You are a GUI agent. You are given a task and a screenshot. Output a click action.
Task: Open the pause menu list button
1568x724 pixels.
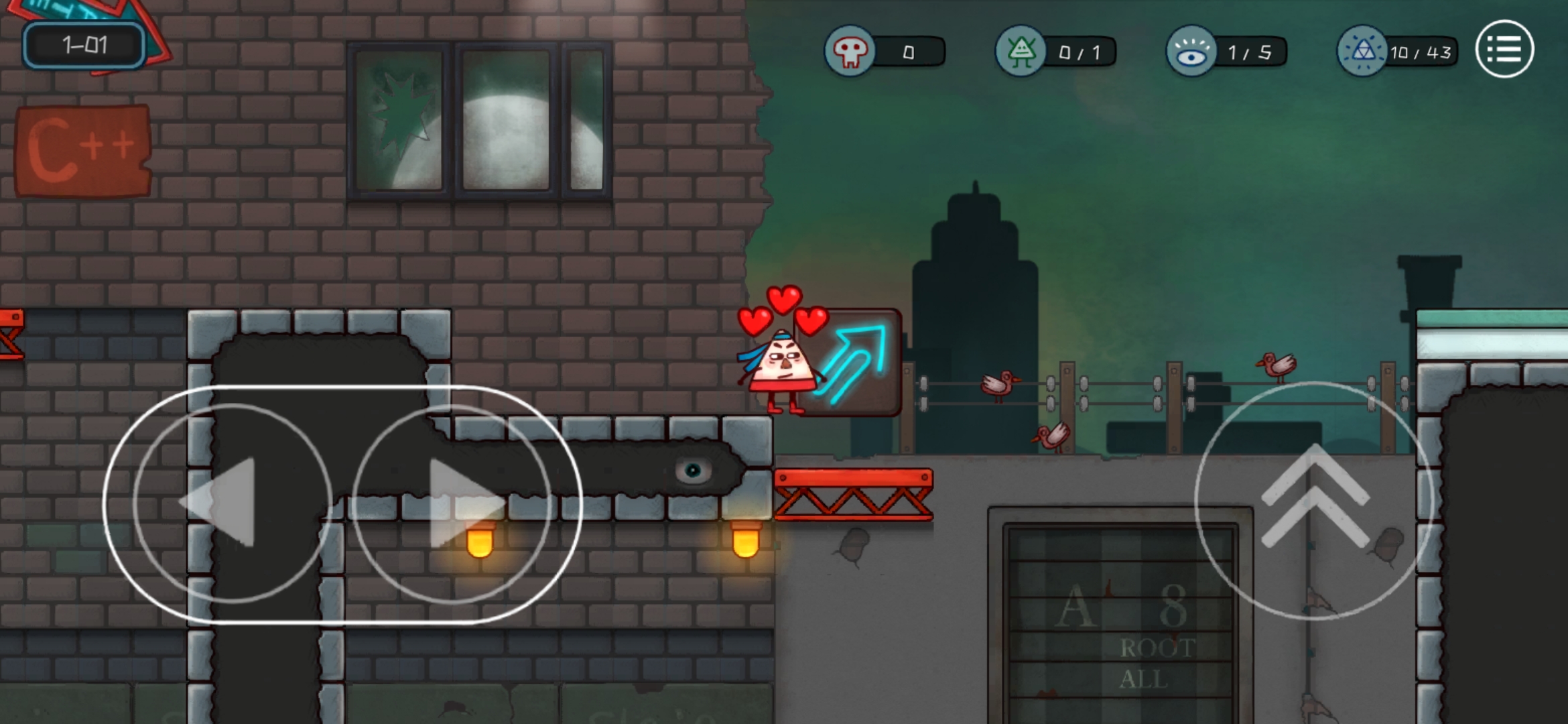[x=1504, y=50]
